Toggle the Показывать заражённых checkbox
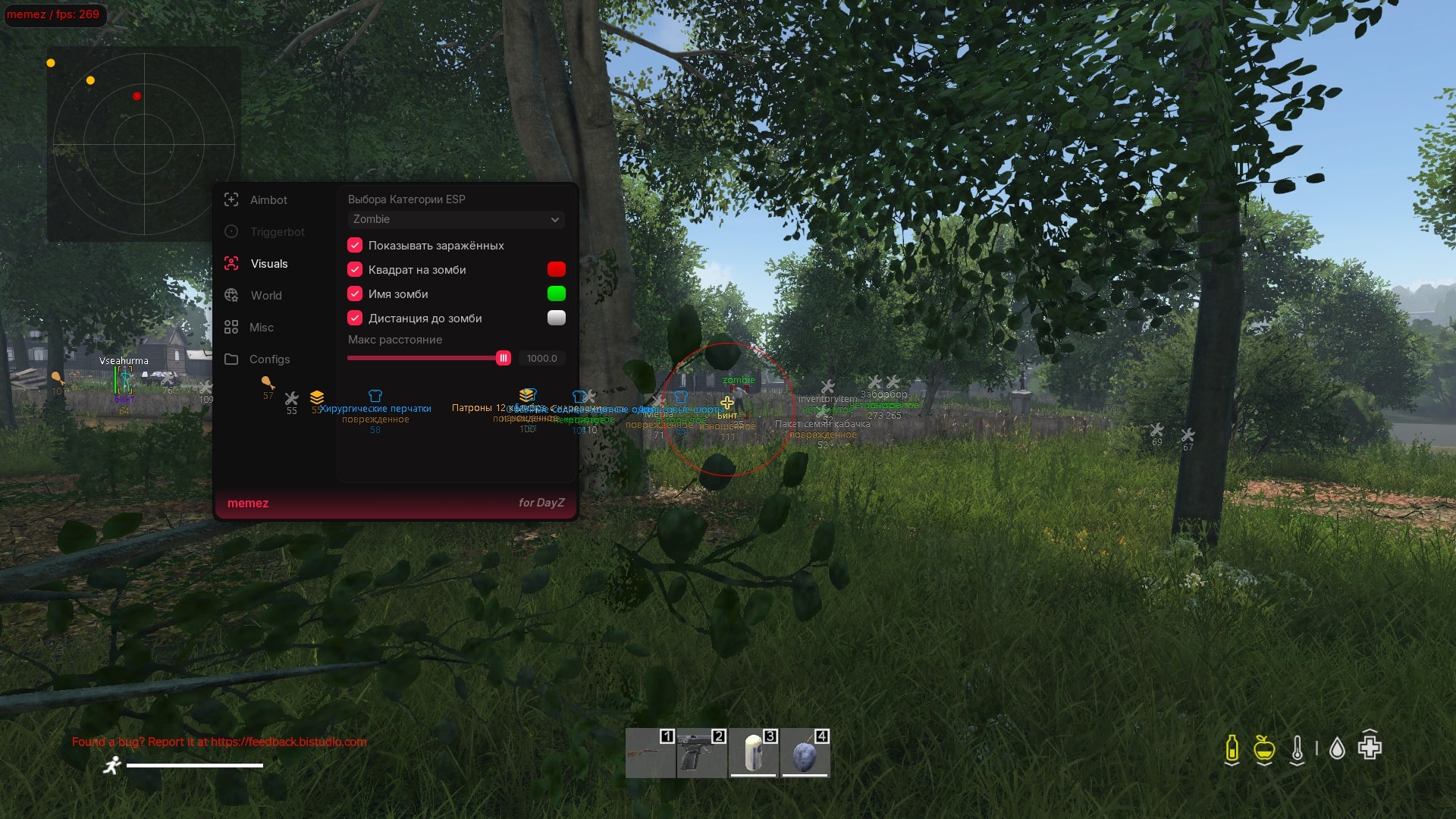Screen dimensions: 1456x819 pyautogui.click(x=355, y=245)
